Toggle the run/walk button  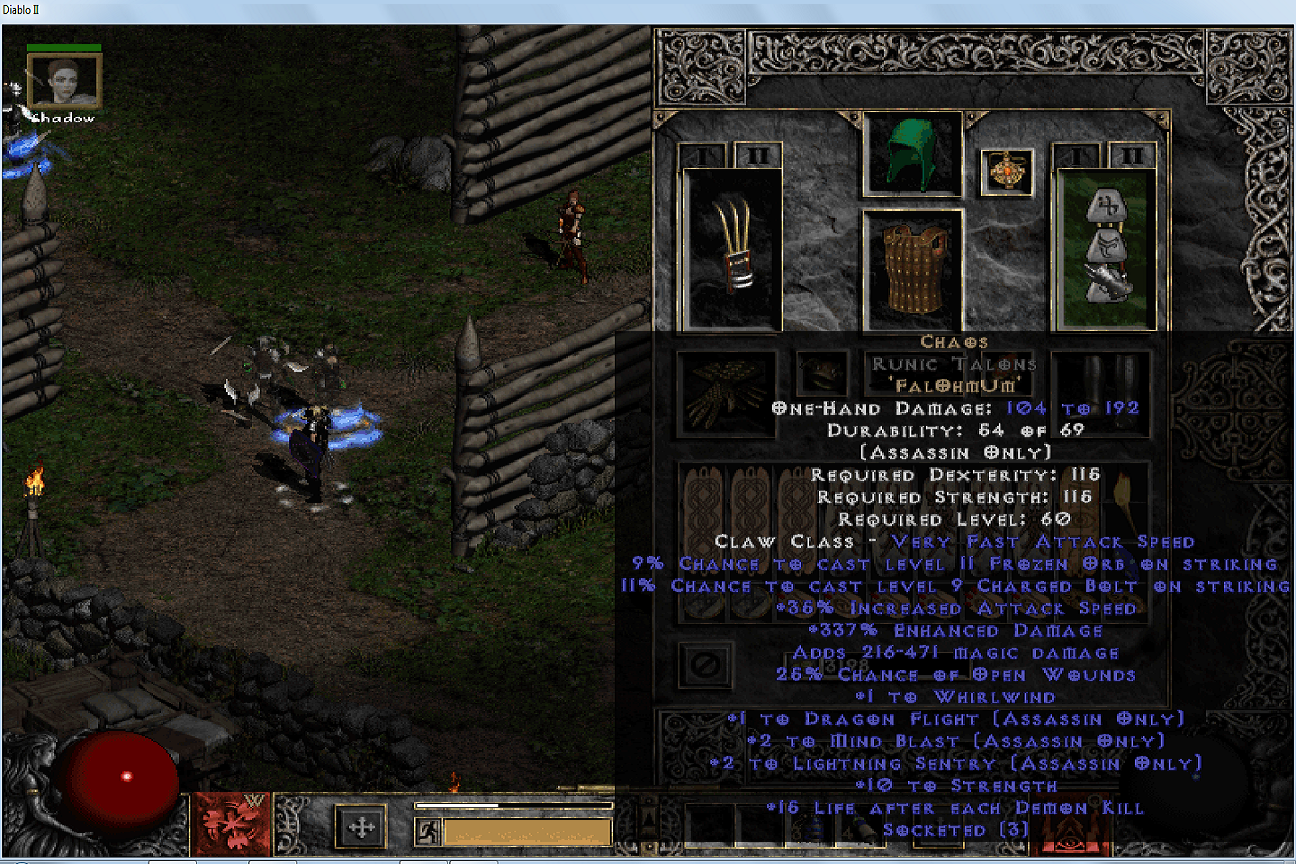point(429,831)
